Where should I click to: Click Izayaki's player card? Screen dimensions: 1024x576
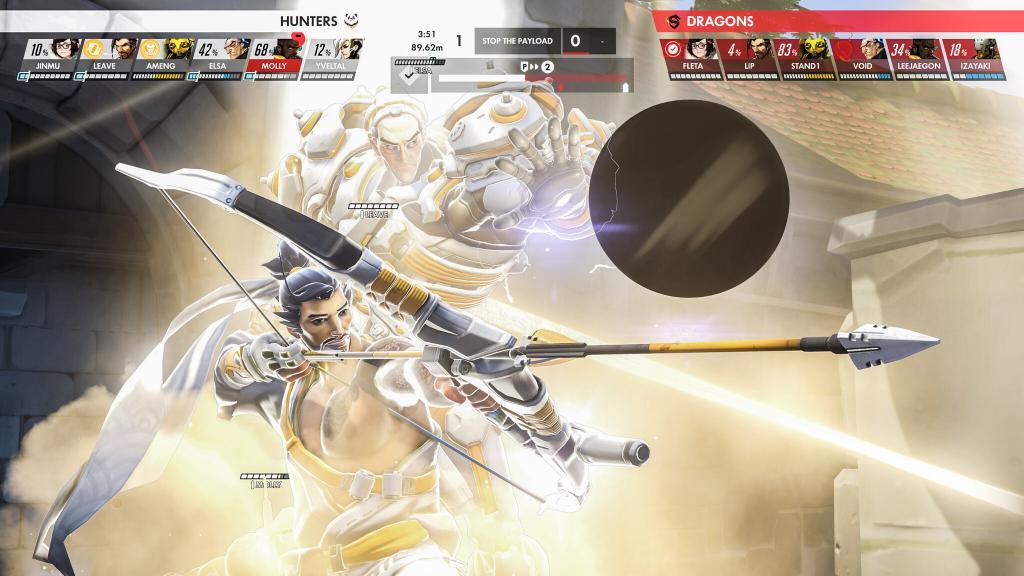pos(973,54)
